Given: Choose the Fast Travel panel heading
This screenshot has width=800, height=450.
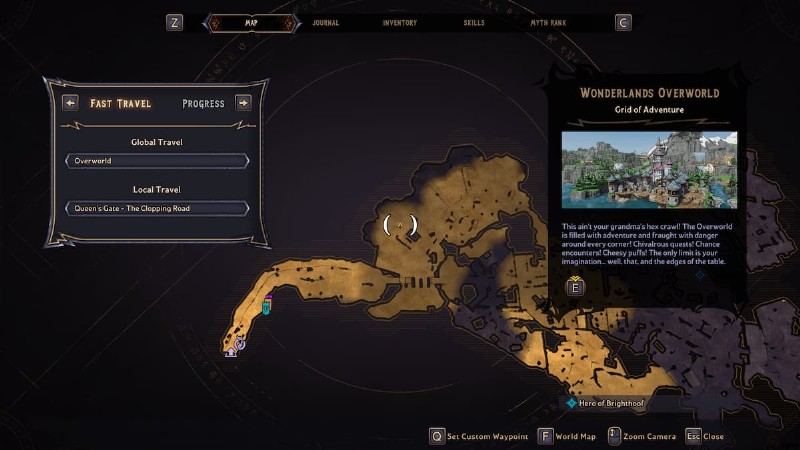Looking at the screenshot, I should tap(120, 103).
